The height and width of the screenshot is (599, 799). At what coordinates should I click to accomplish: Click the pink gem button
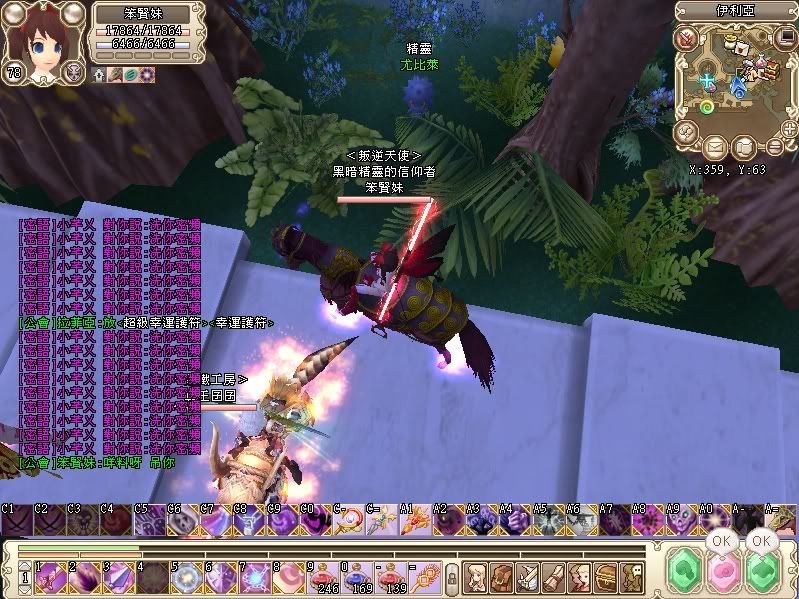tap(721, 573)
